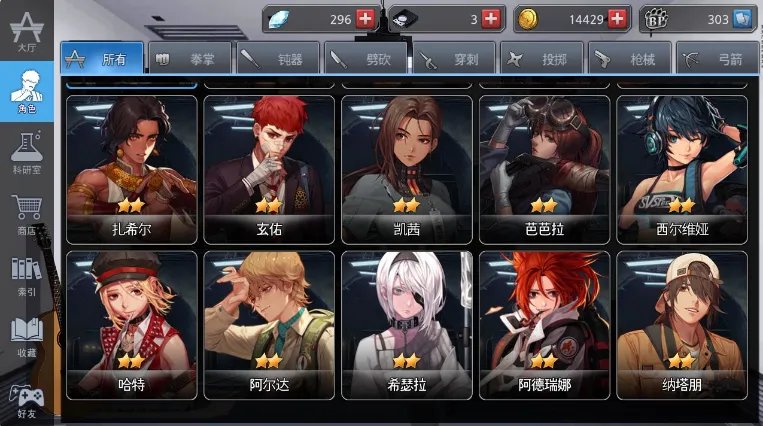Go to the 商店 shop
Screen dimensions: 763x426
pos(26,215)
